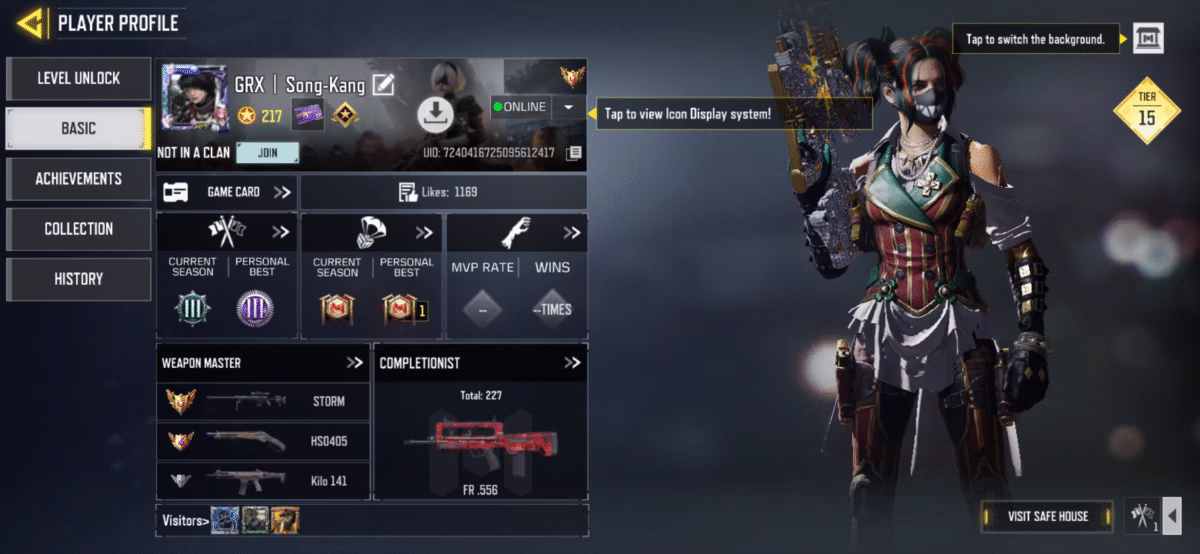Image resolution: width=1200 pixels, height=554 pixels.
Task: Open the Achievements tab
Action: click(78, 178)
